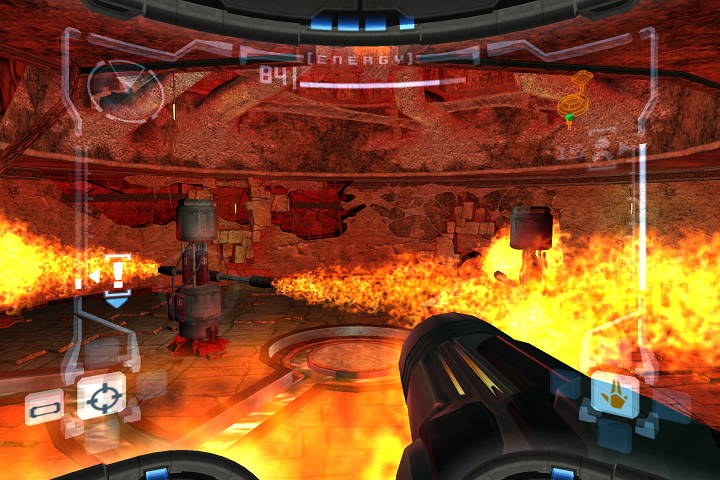Switch to the Scan Visor rectangle icon
Screen dimensions: 720x480
(44, 407)
